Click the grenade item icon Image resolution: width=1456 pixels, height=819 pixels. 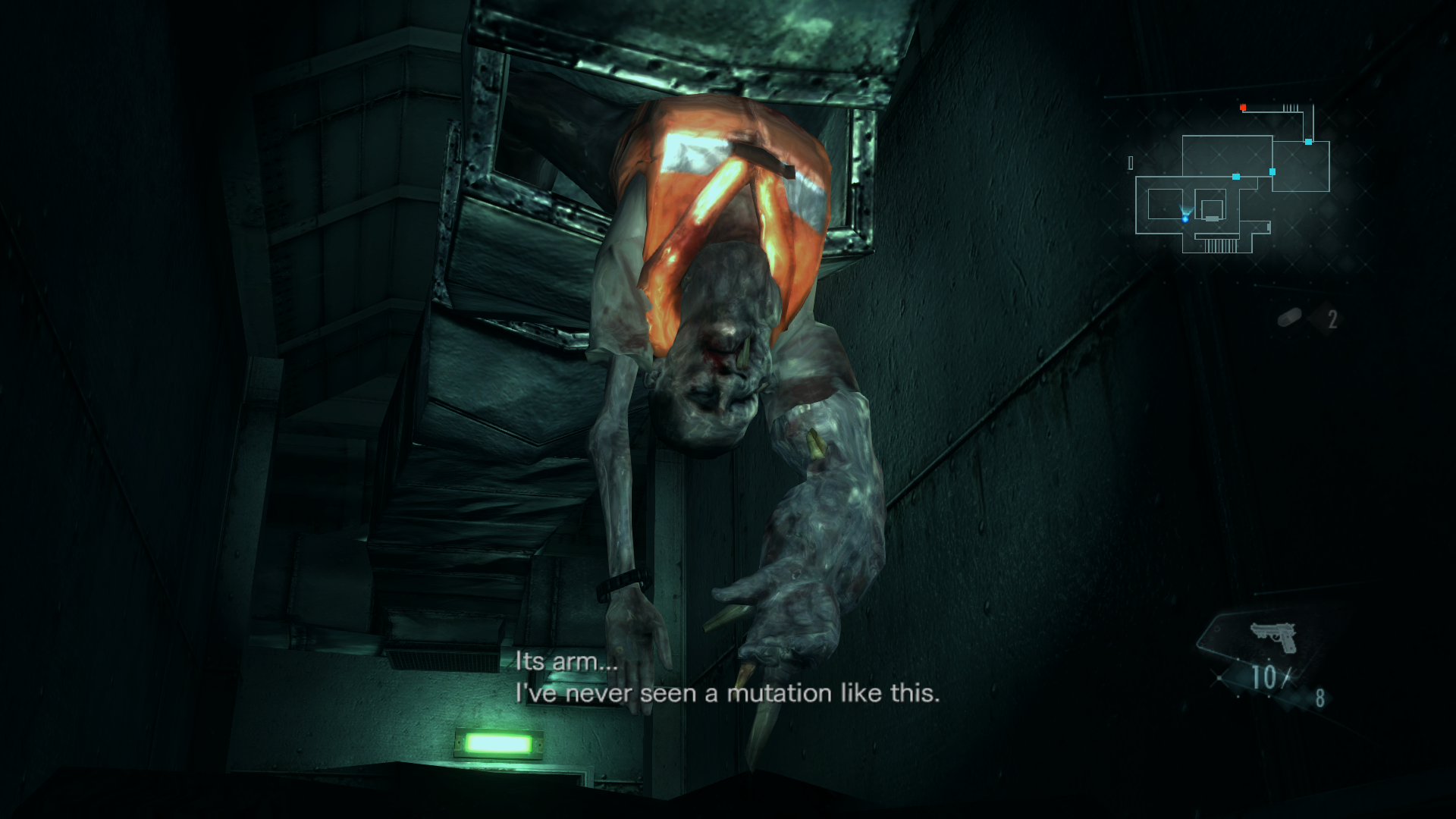point(1290,318)
